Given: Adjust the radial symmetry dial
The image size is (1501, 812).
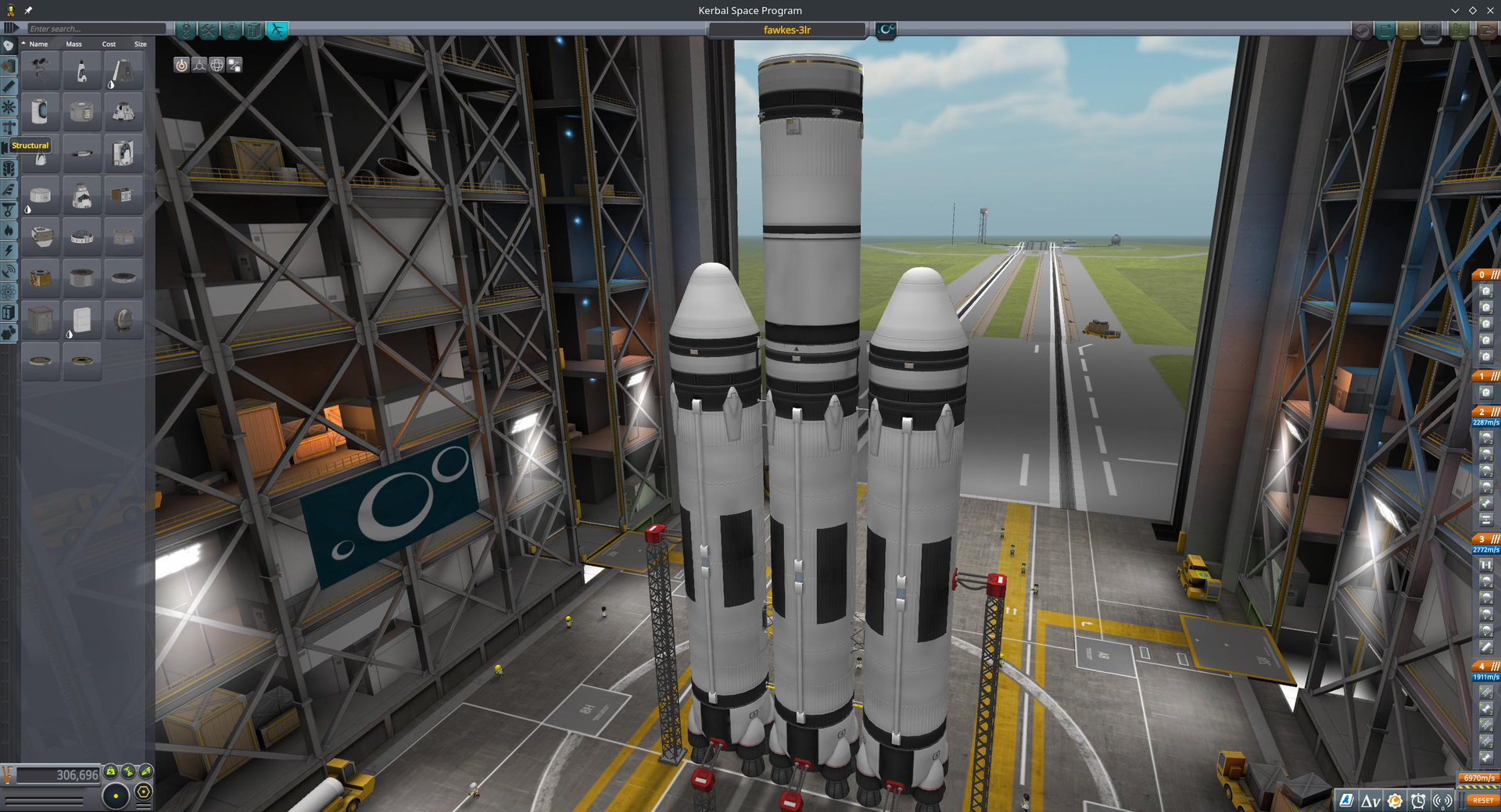Looking at the screenshot, I should (116, 795).
